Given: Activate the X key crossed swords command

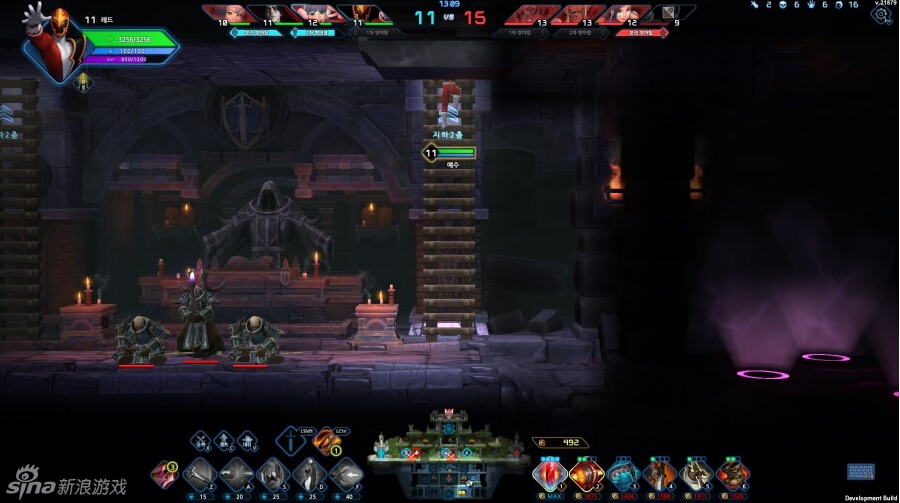Looking at the screenshot, I should click(x=201, y=440).
